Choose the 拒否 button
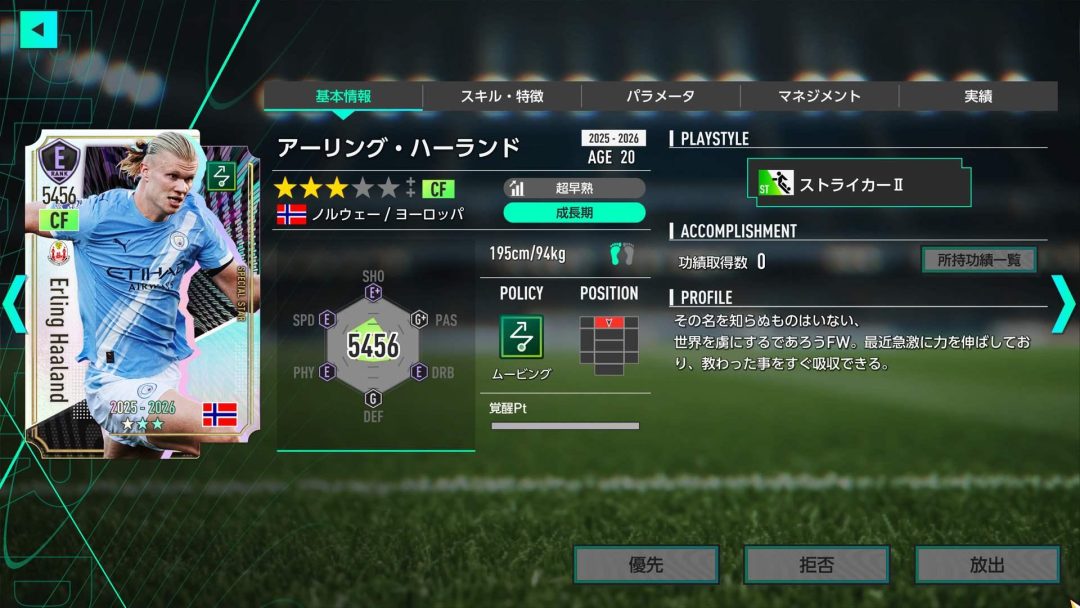 pyautogui.click(x=816, y=565)
